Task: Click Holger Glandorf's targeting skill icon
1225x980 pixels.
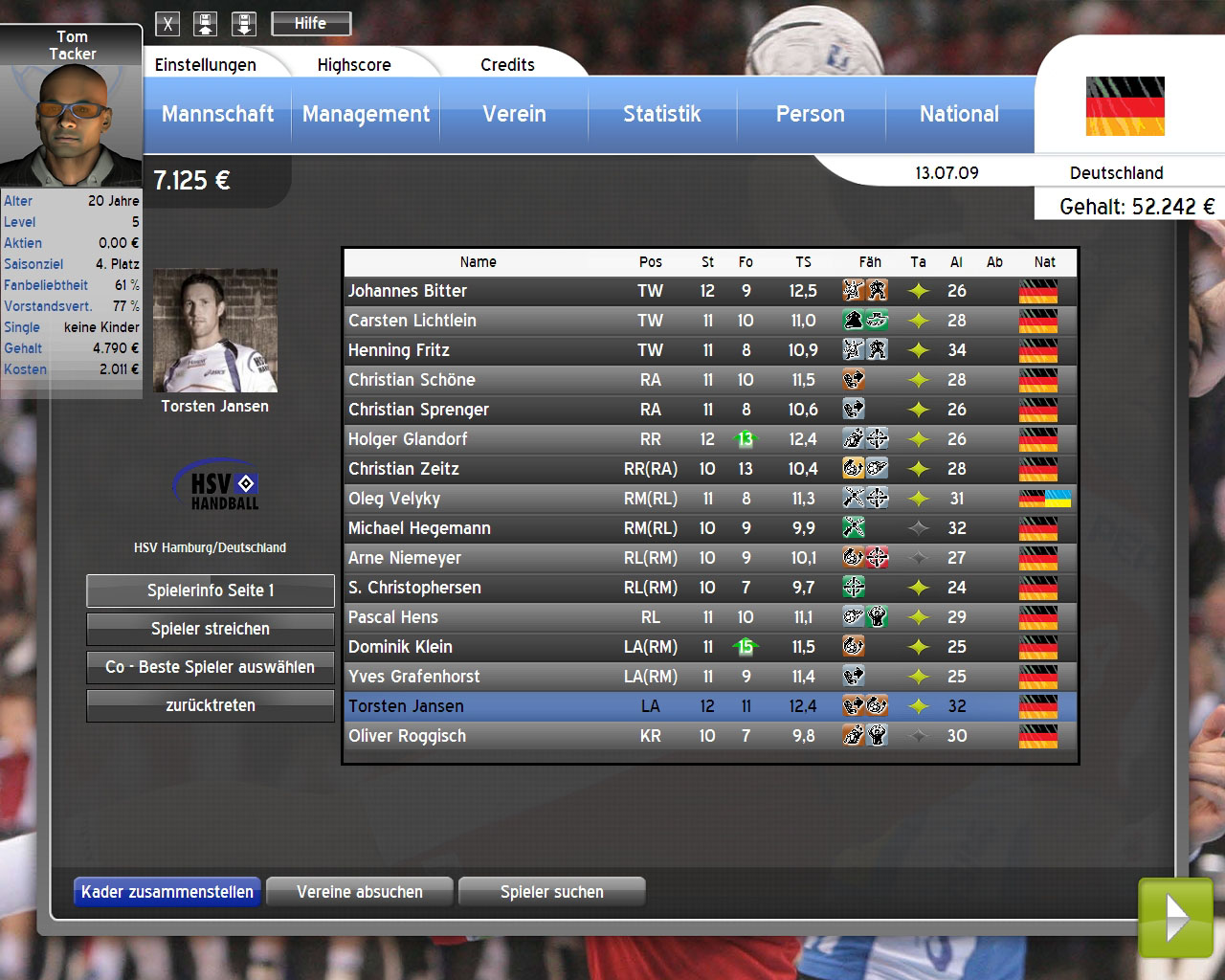Action: point(877,439)
